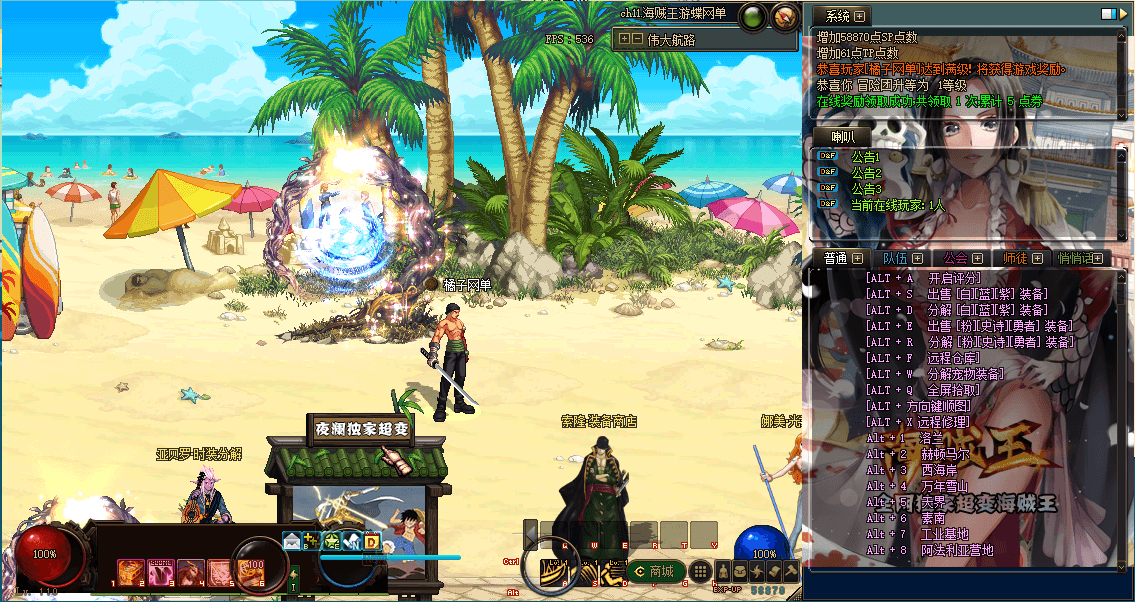The height and width of the screenshot is (602, 1135).
Task: Click the green orb button at top
Action: (x=753, y=16)
